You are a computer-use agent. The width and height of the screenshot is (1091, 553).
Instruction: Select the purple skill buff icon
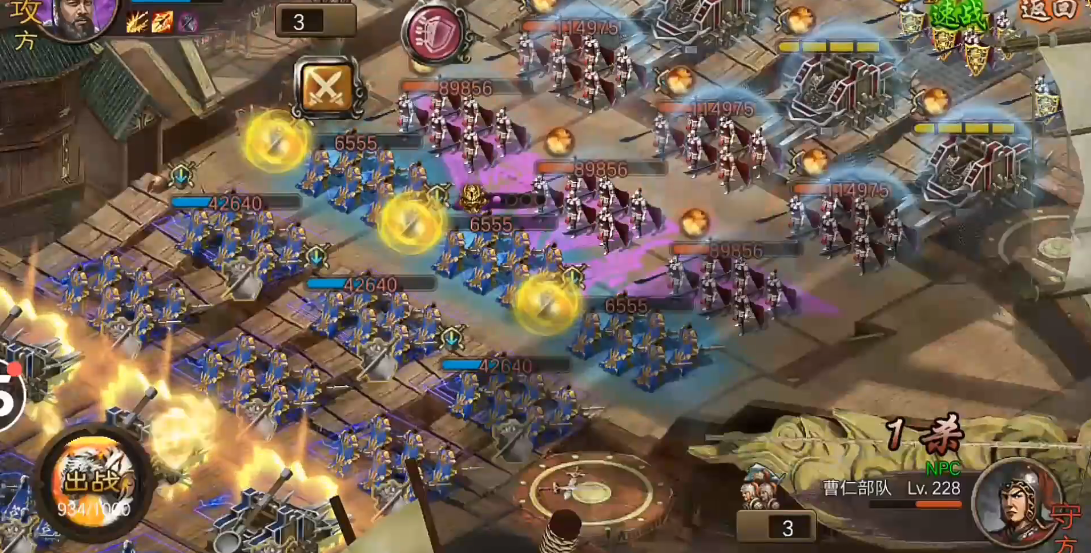point(187,21)
